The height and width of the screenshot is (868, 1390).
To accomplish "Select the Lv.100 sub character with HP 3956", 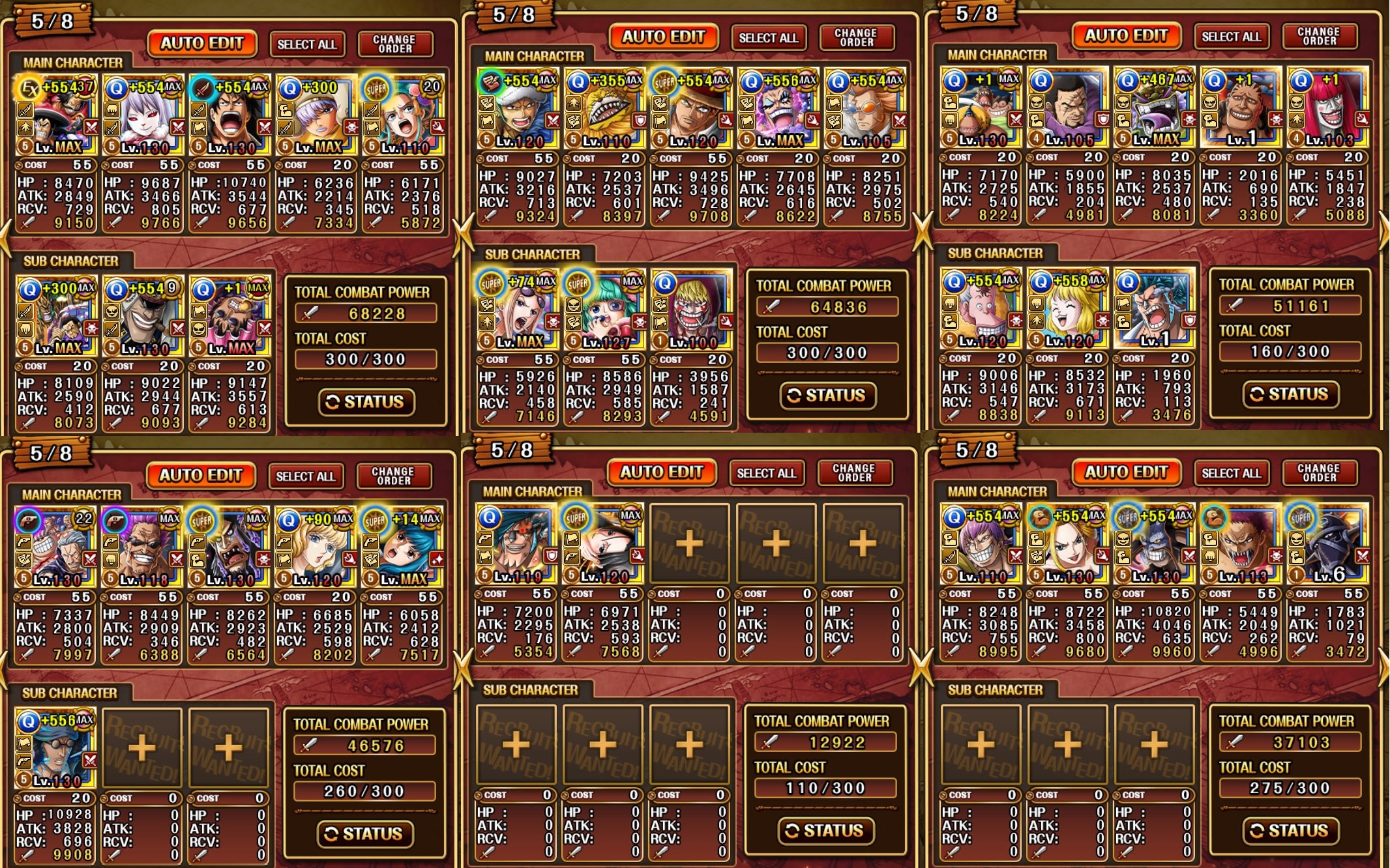I will (x=691, y=310).
